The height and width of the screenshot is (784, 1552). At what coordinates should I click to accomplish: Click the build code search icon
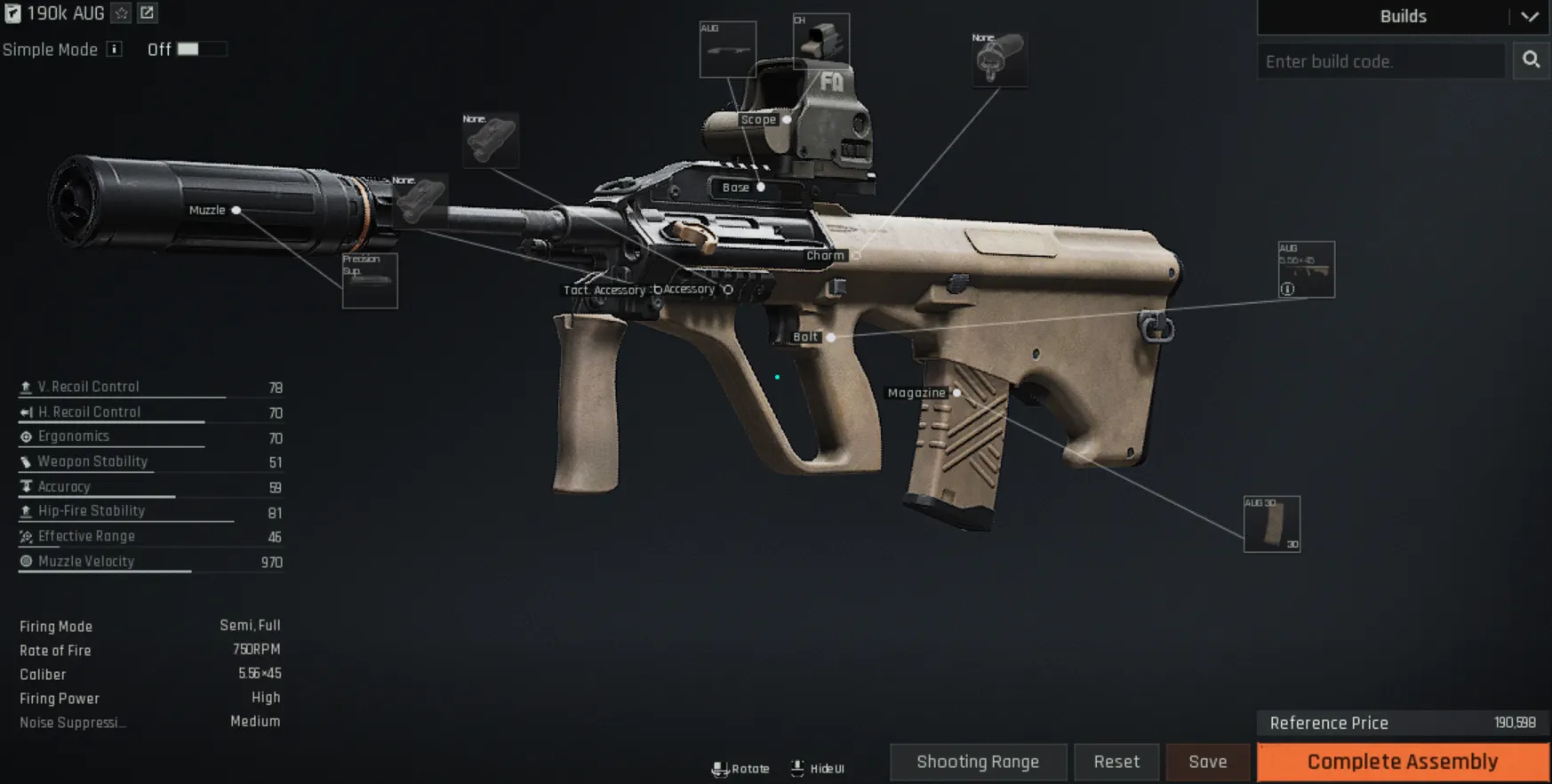point(1531,60)
